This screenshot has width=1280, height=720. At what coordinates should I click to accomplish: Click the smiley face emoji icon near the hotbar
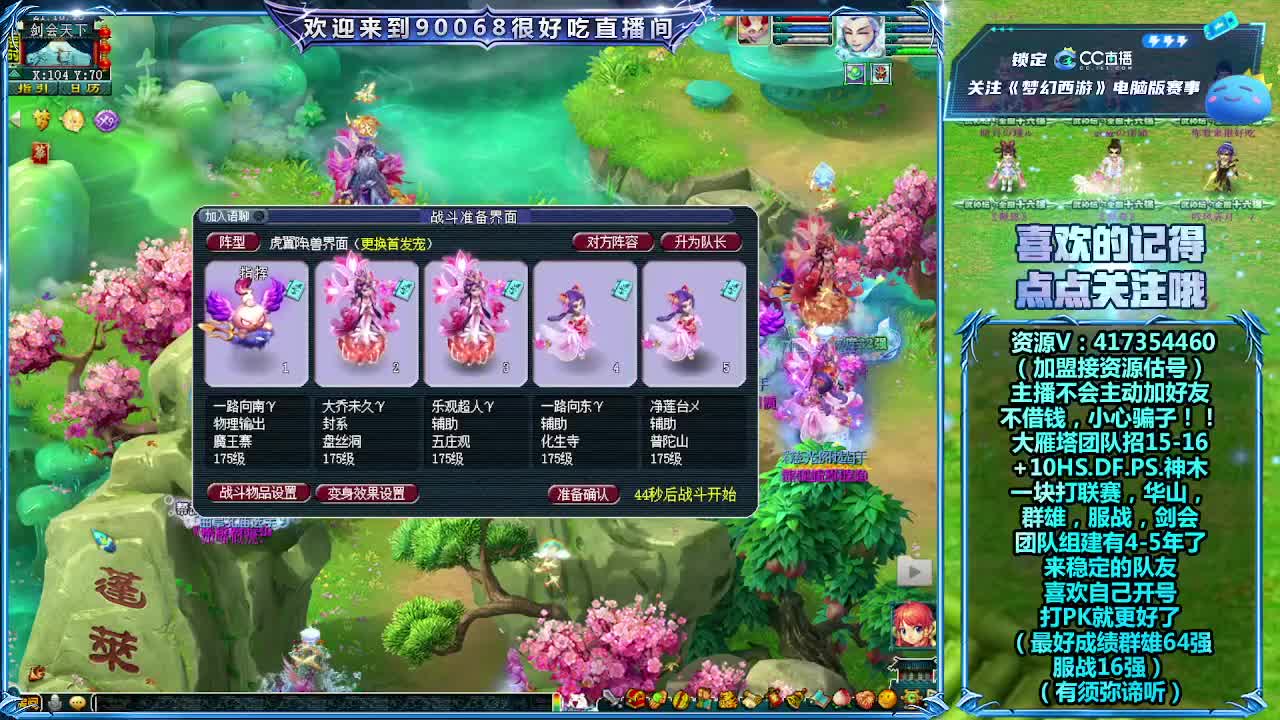pos(77,703)
